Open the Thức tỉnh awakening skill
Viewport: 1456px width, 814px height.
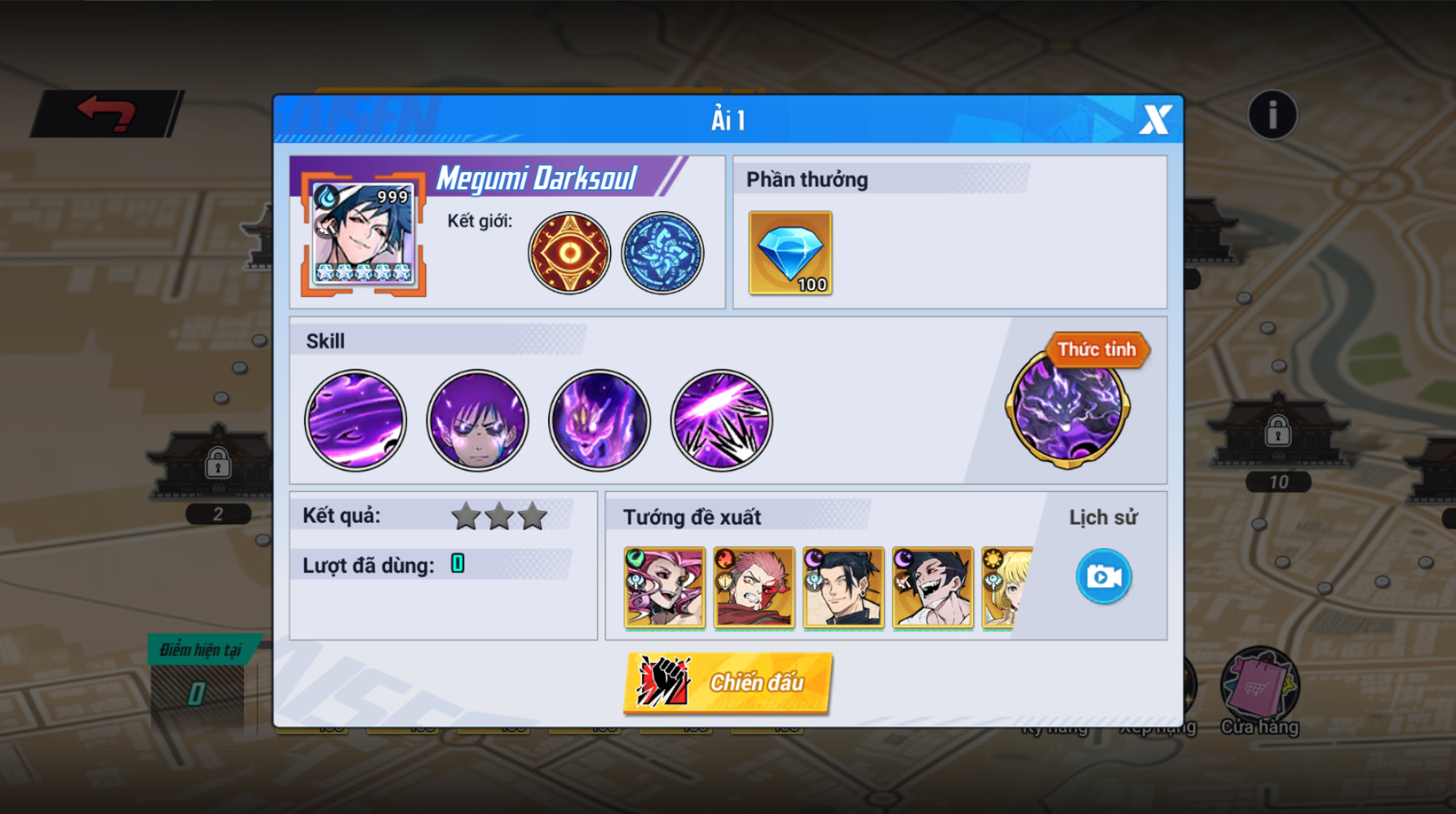click(1068, 408)
